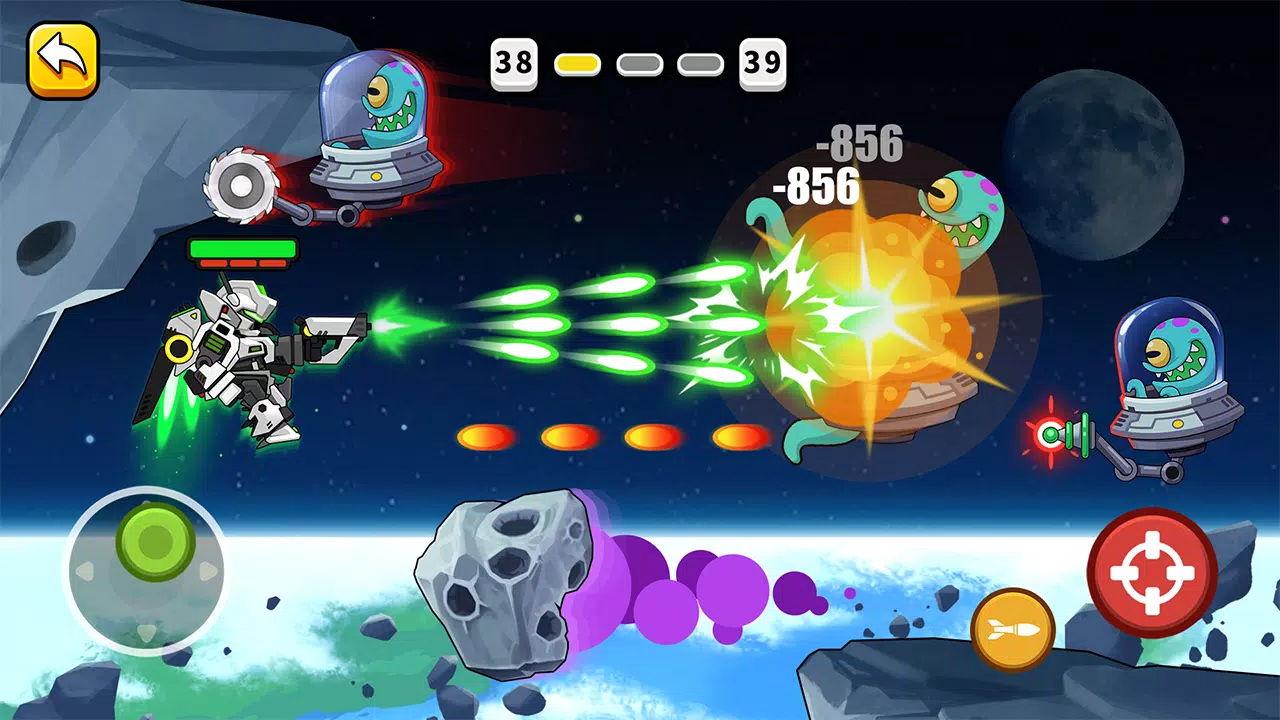The height and width of the screenshot is (720, 1280).
Task: Tap the yellow filled progress pill
Action: [x=578, y=62]
